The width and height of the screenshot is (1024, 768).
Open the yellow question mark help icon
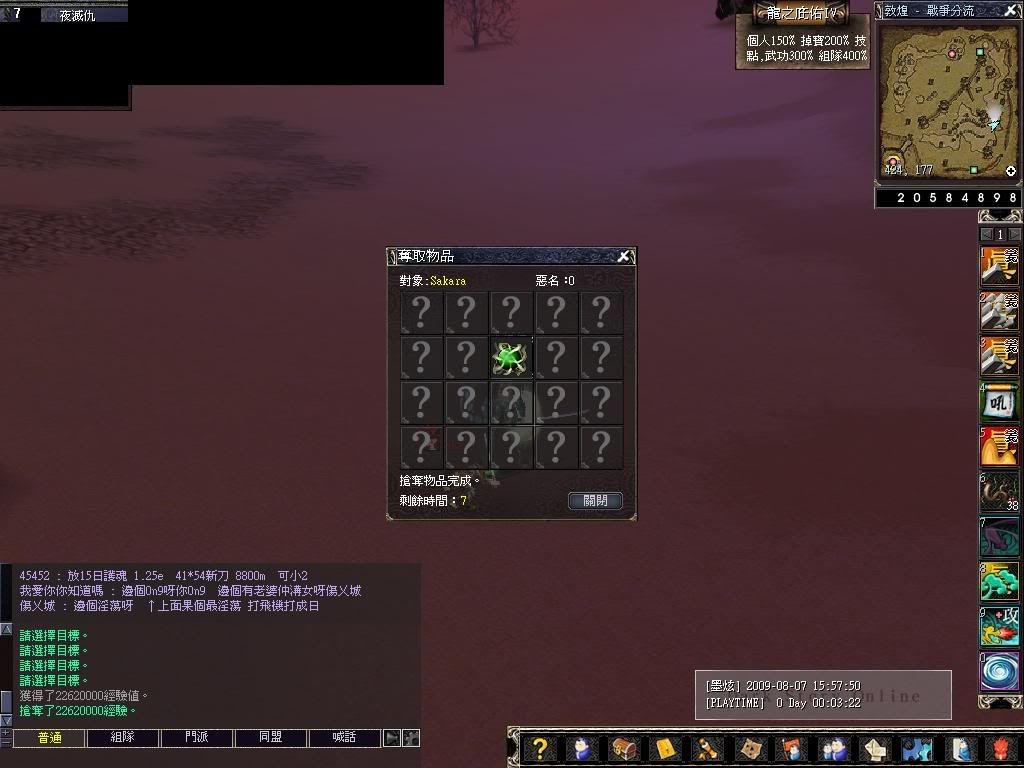(x=540, y=749)
